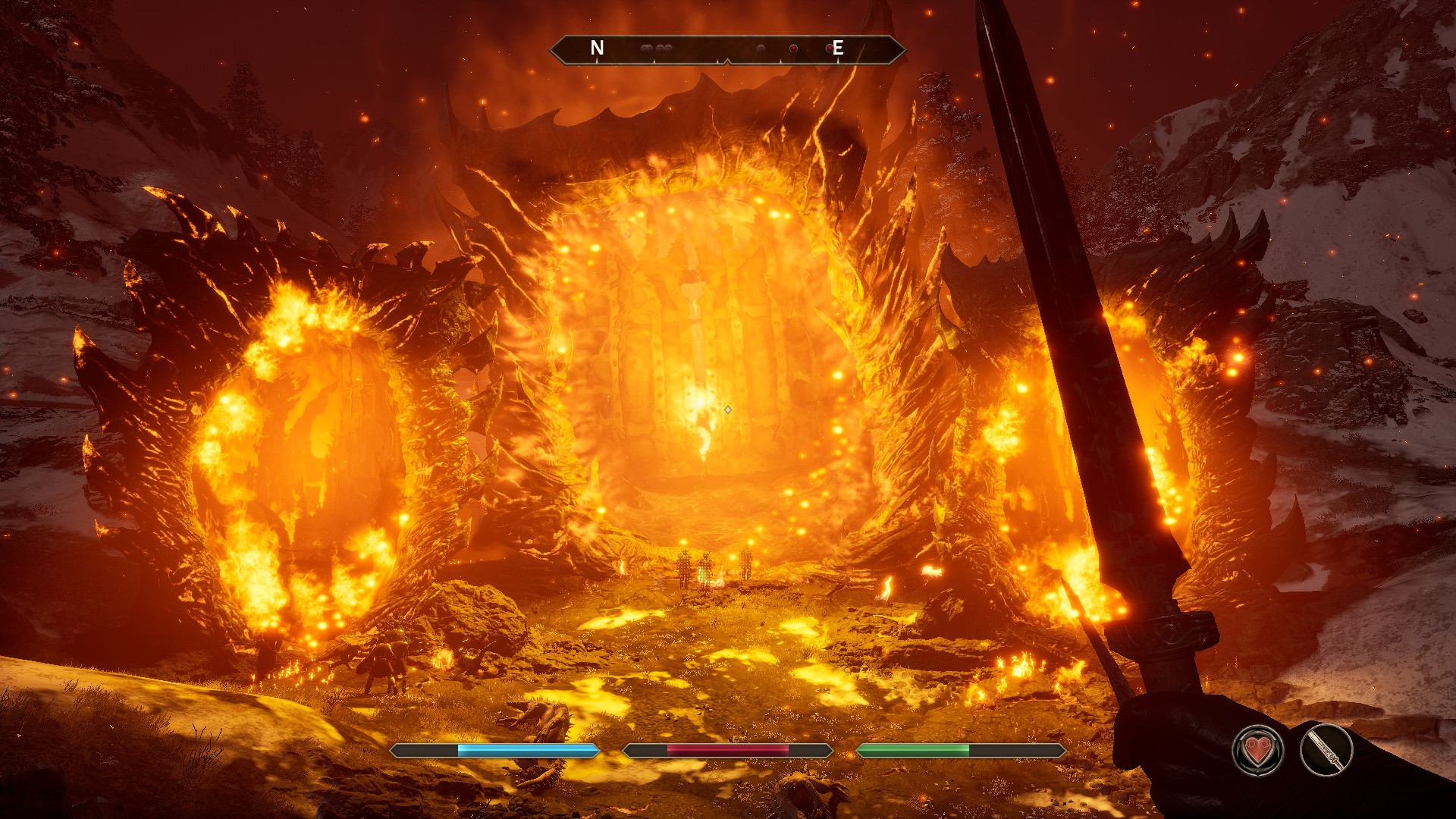The image size is (1456, 819).
Task: Click the equipped sword weapon icon
Action: tap(1326, 751)
